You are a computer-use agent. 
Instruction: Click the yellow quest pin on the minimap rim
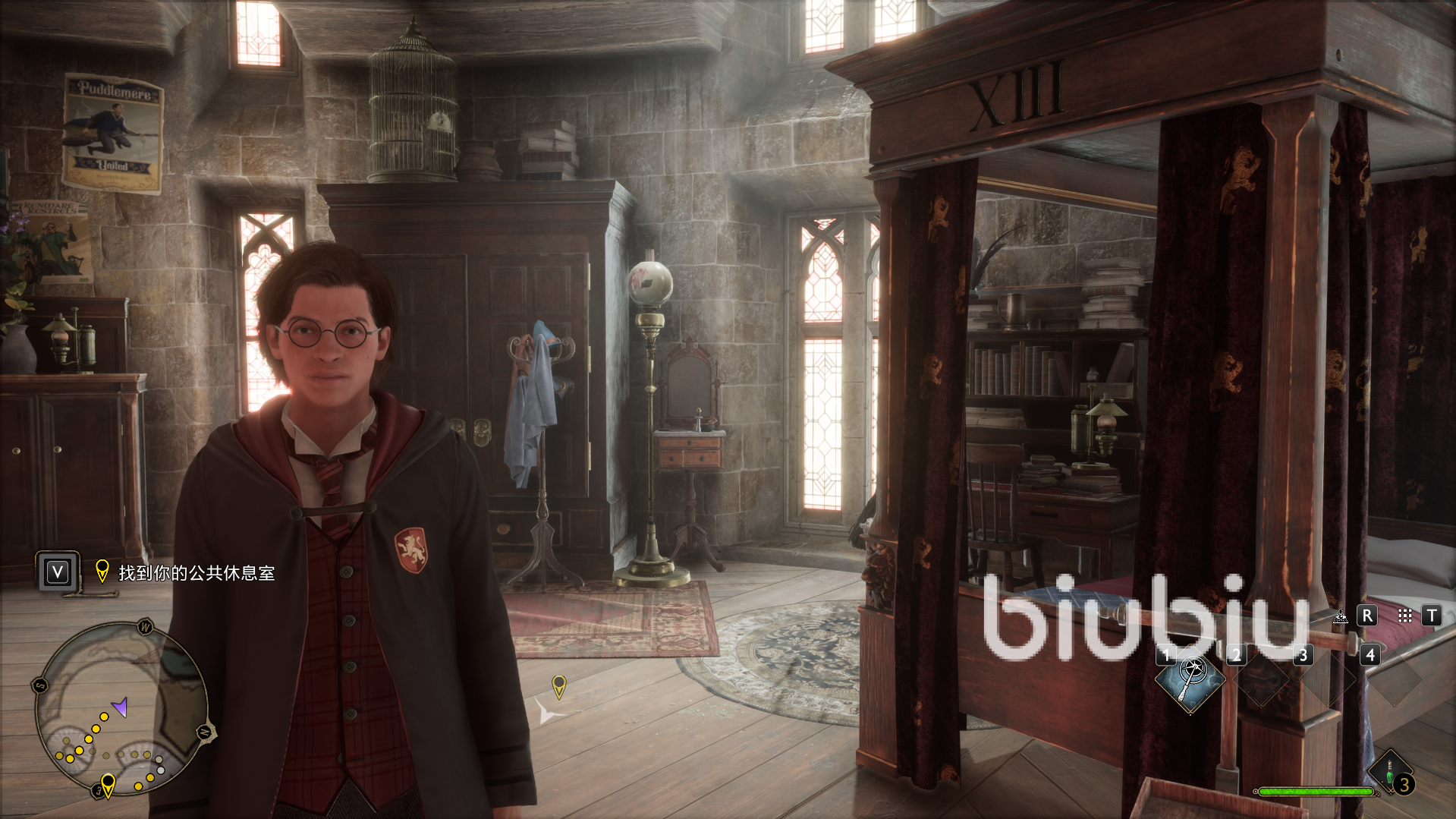pyautogui.click(x=108, y=783)
